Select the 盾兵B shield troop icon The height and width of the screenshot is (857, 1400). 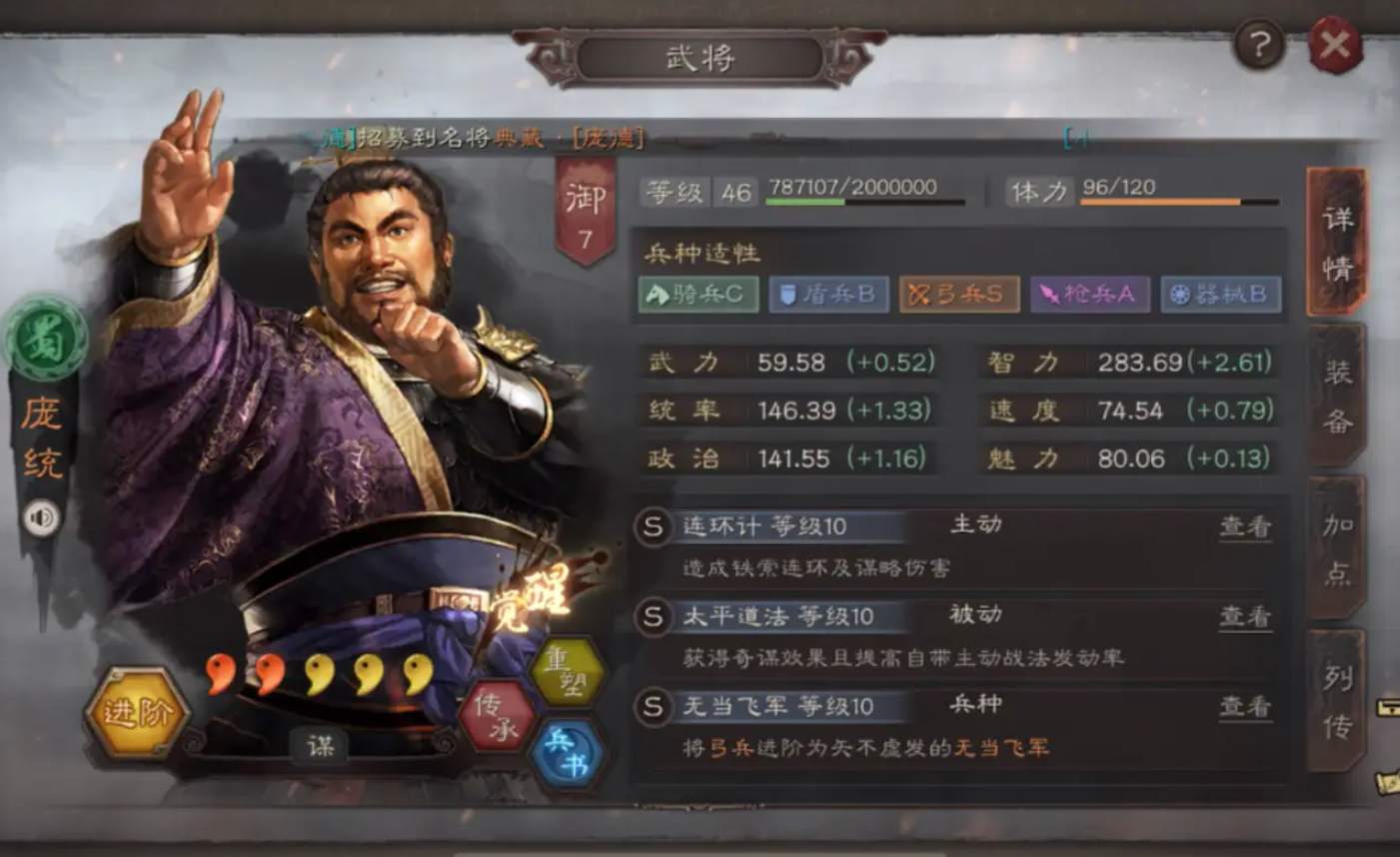[828, 295]
